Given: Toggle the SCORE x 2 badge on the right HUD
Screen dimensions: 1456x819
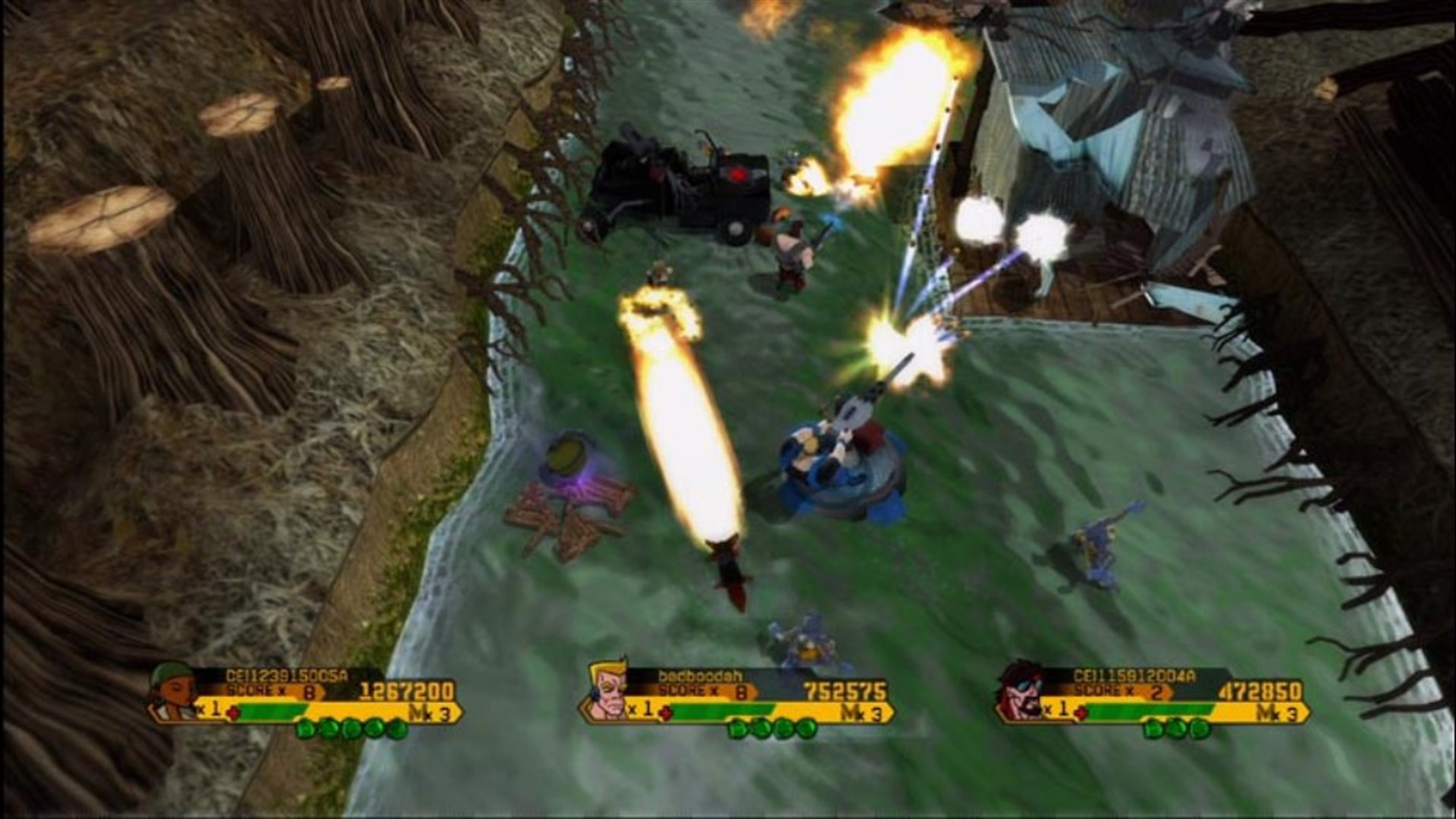Looking at the screenshot, I should point(1125,690).
